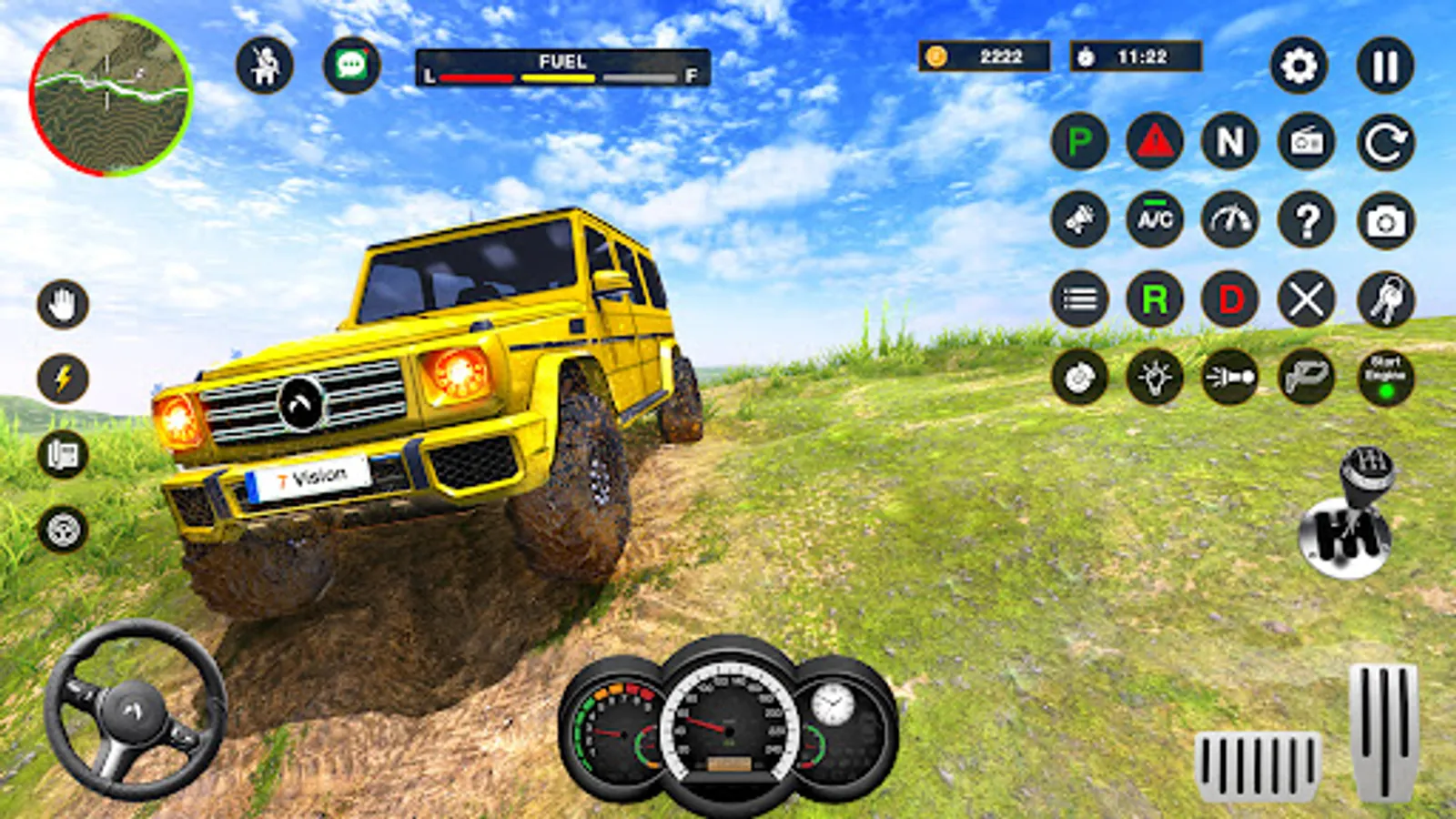Select Drive gear D button
This screenshot has height=819, width=1456.
[x=1230, y=298]
